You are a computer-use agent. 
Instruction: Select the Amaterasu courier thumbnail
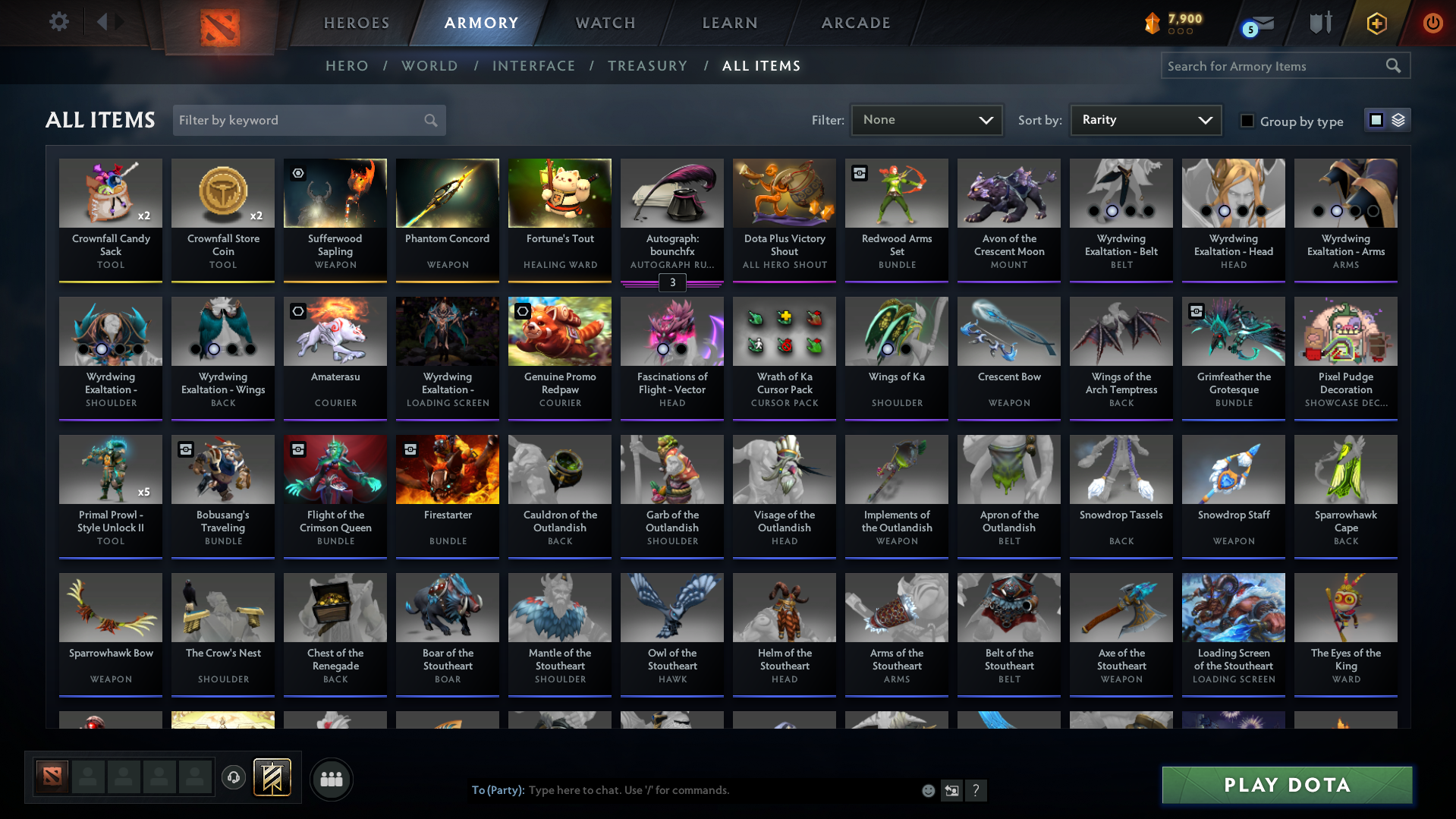coord(335,332)
